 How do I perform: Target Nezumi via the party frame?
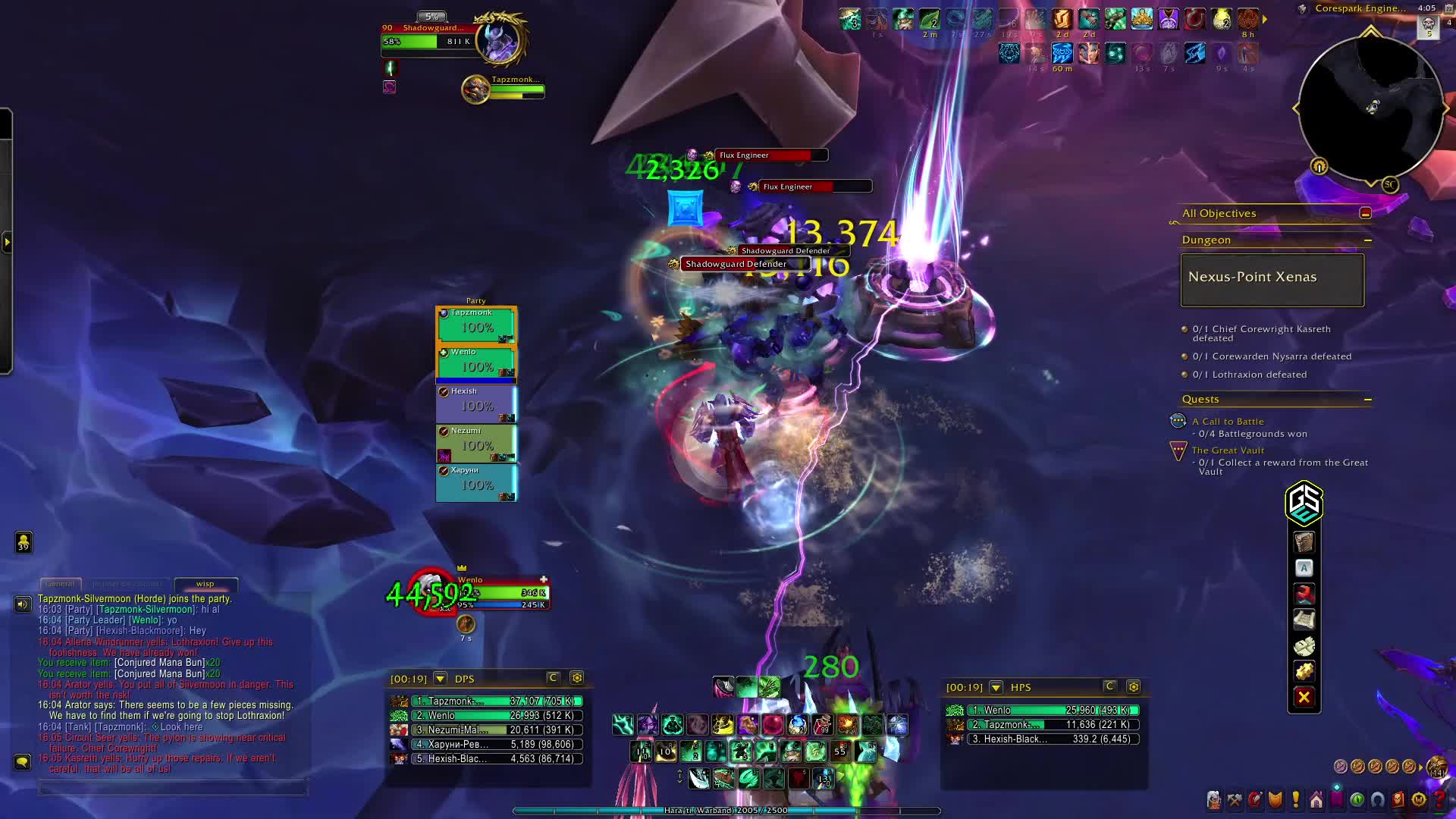pos(476,442)
